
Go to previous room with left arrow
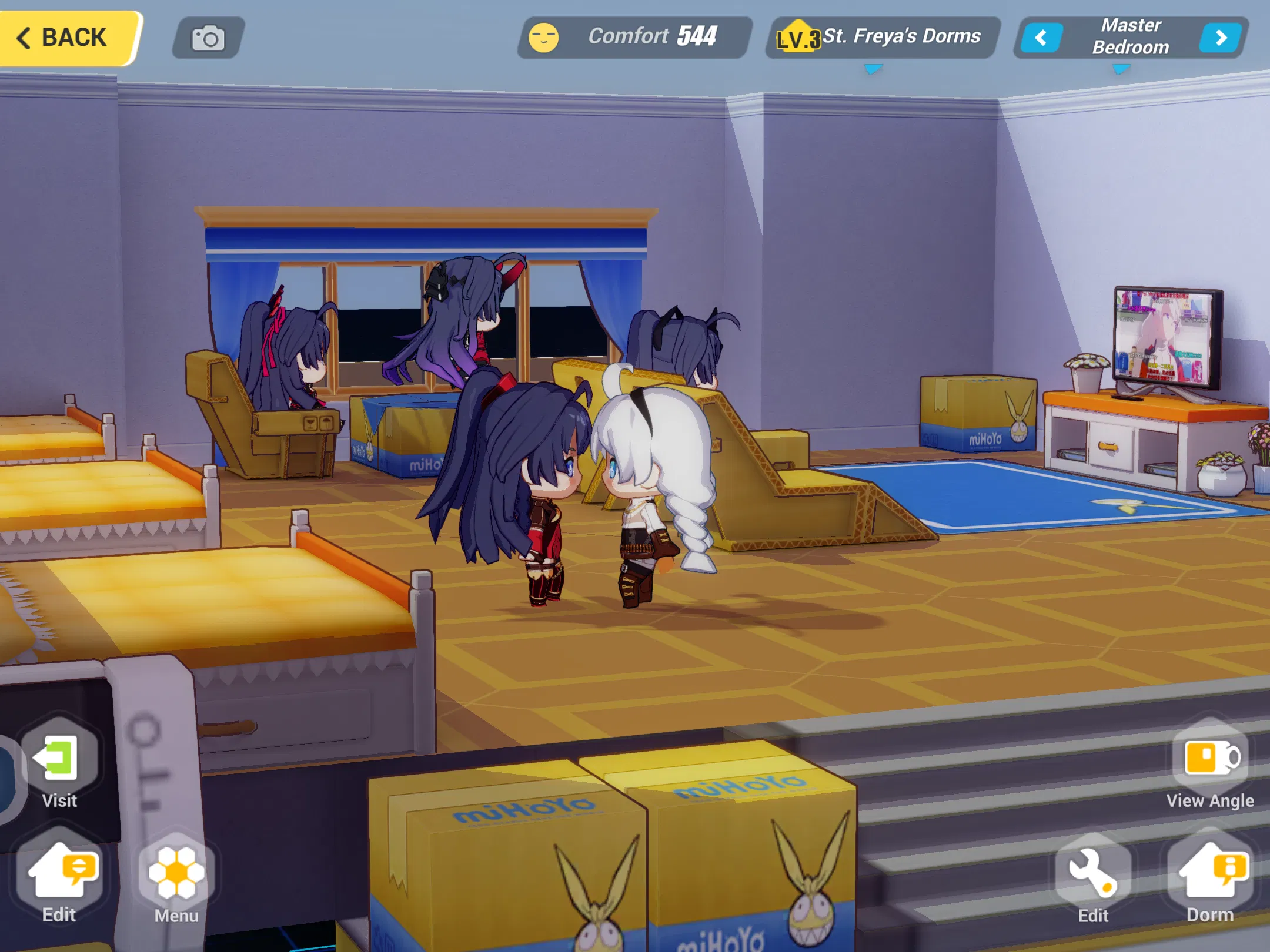tap(1039, 37)
